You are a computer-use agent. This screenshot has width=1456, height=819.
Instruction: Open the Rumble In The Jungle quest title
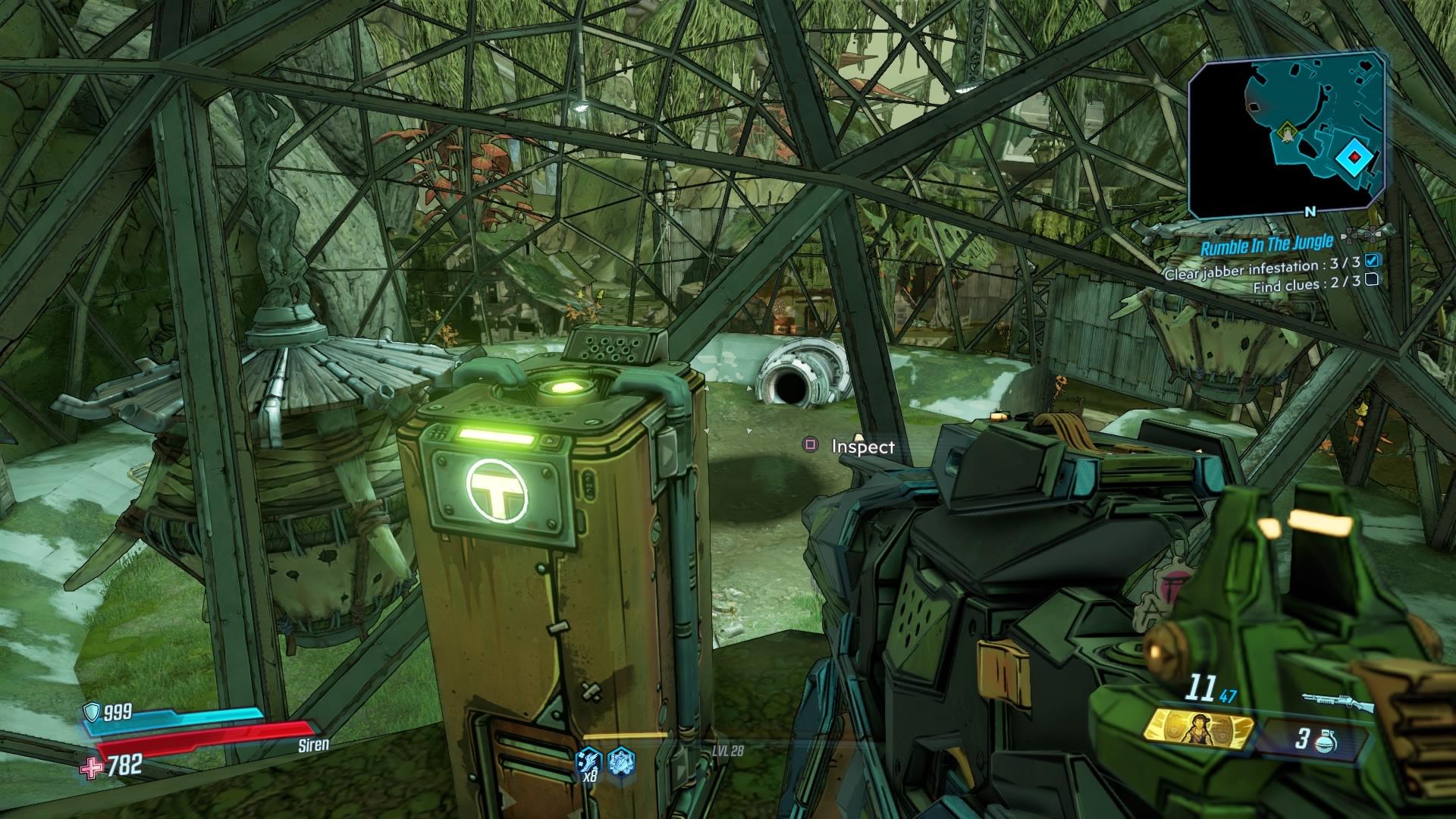coord(1268,243)
